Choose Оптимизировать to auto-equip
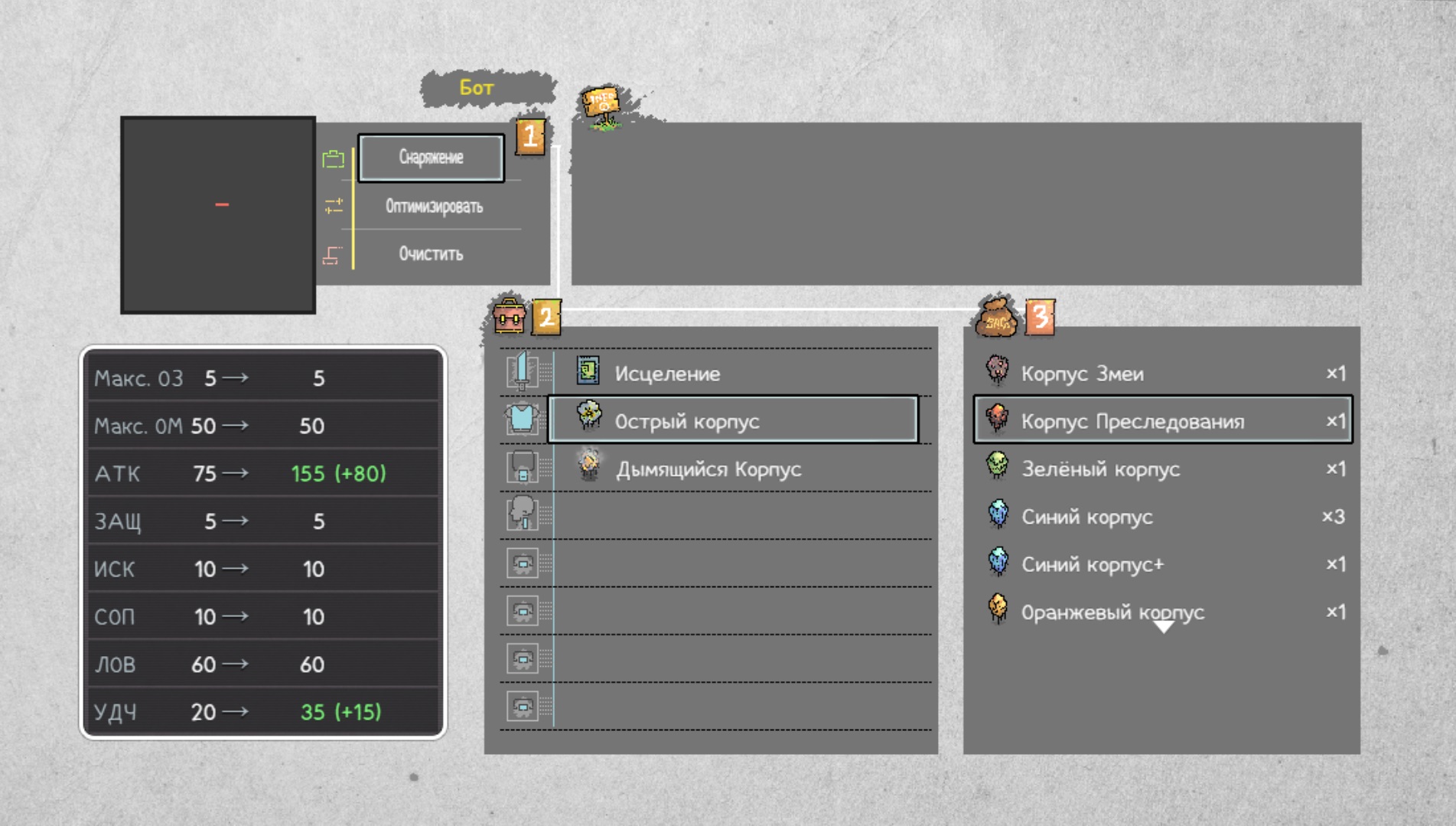The height and width of the screenshot is (826, 1456). click(x=434, y=207)
